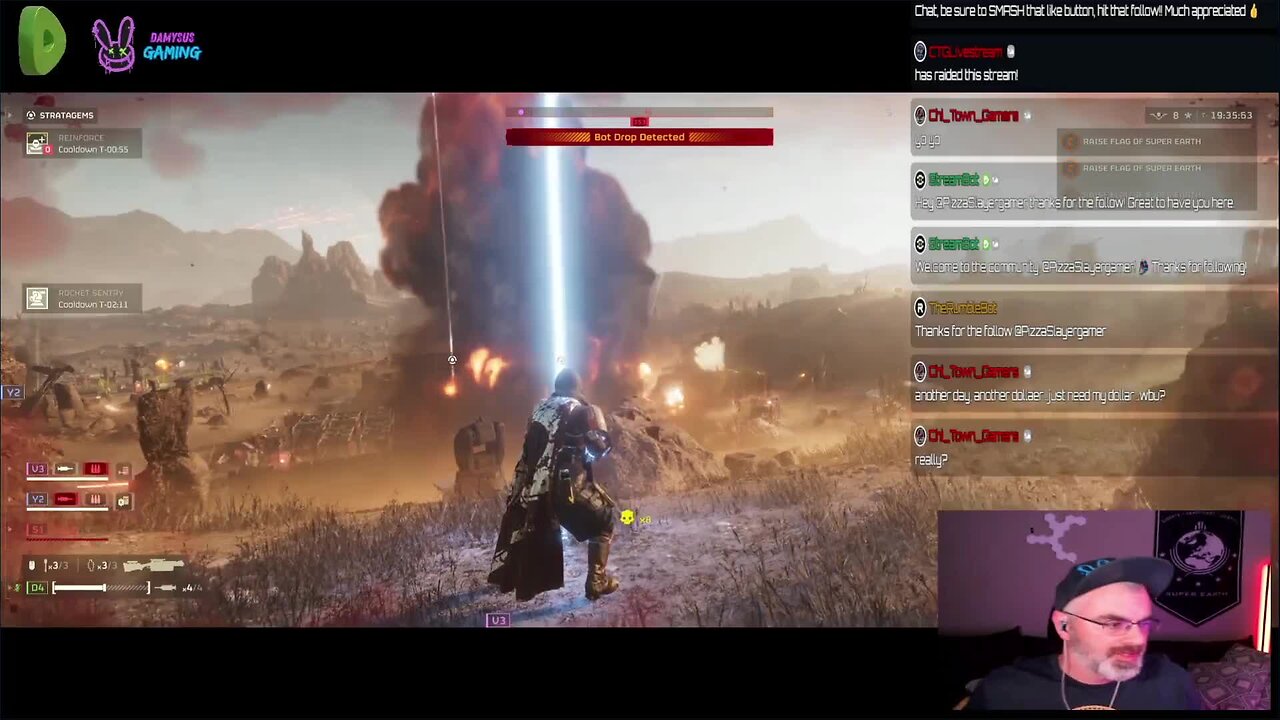This screenshot has height=720, width=1280.
Task: Toggle Chi_Town_Gamers mod badge icon
Action: [1026, 115]
